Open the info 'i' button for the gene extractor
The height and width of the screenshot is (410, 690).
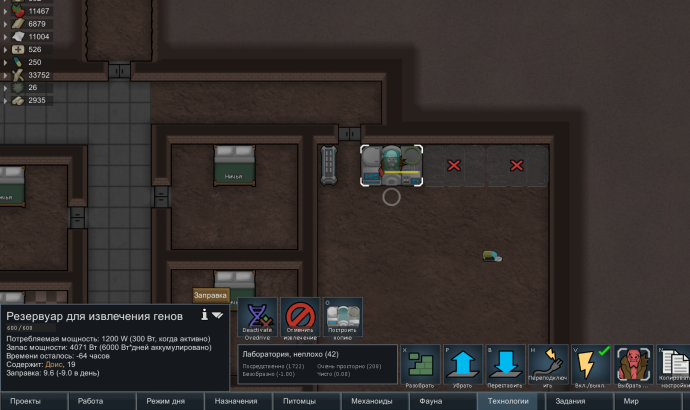pyautogui.click(x=204, y=314)
